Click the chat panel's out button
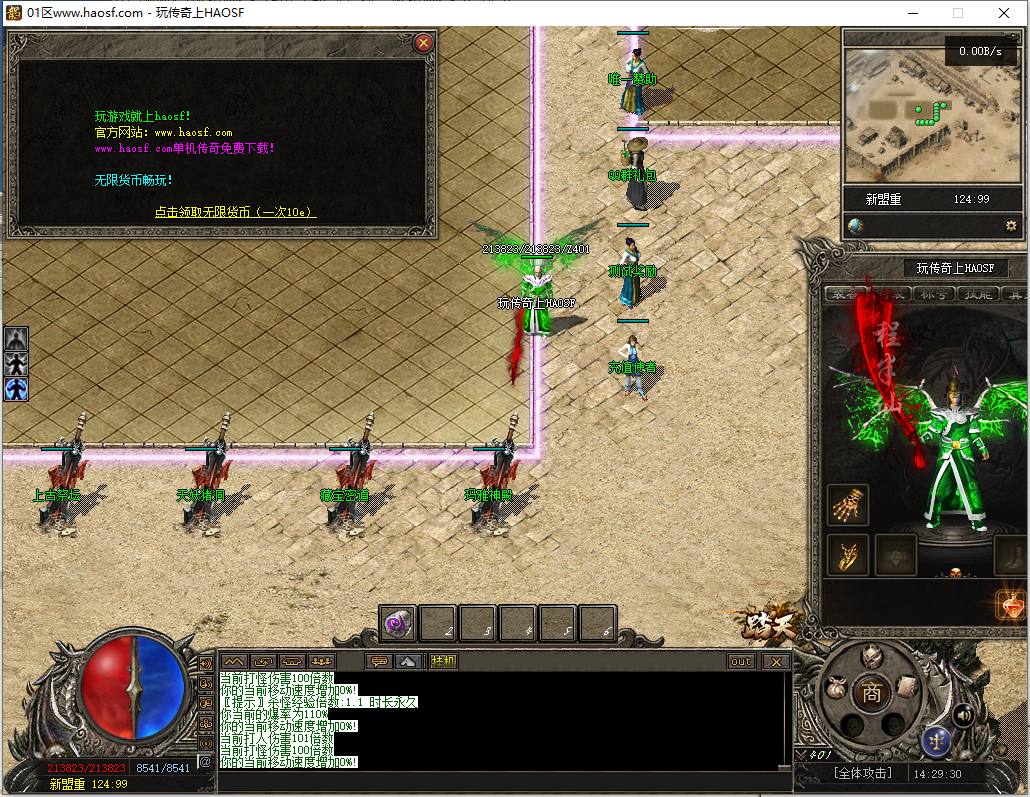1030x797 pixels. 741,661
